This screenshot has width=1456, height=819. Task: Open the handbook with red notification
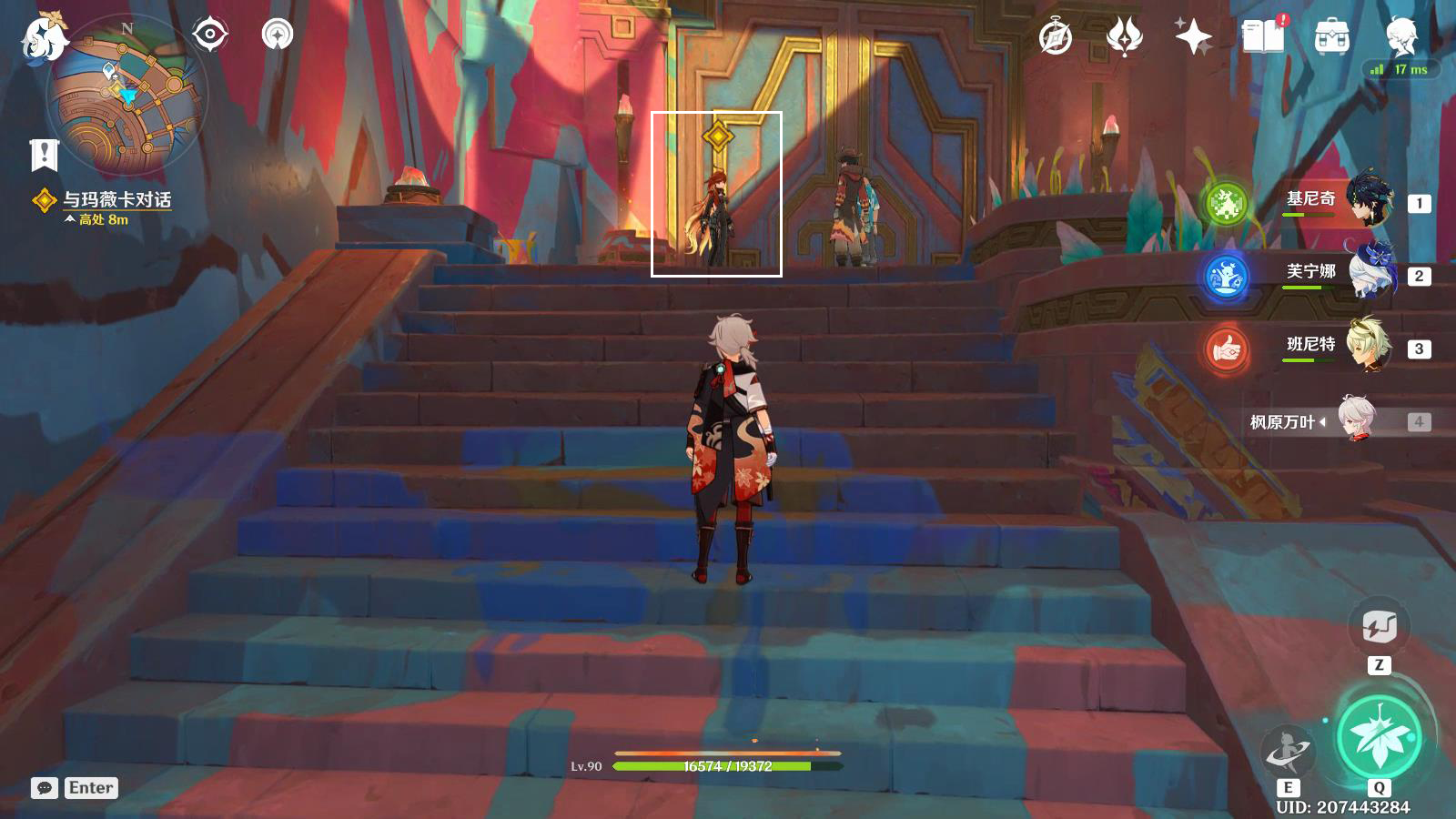[1263, 37]
